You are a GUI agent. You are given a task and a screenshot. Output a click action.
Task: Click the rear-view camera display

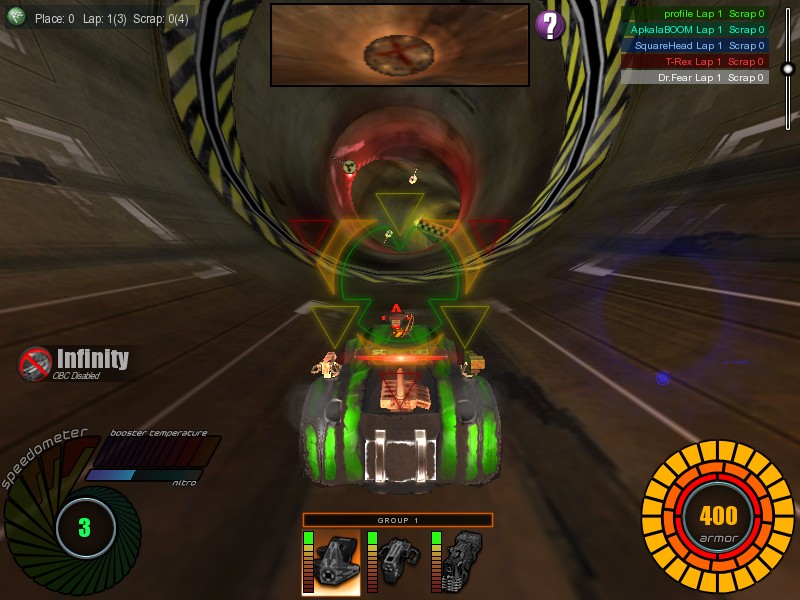[x=399, y=45]
